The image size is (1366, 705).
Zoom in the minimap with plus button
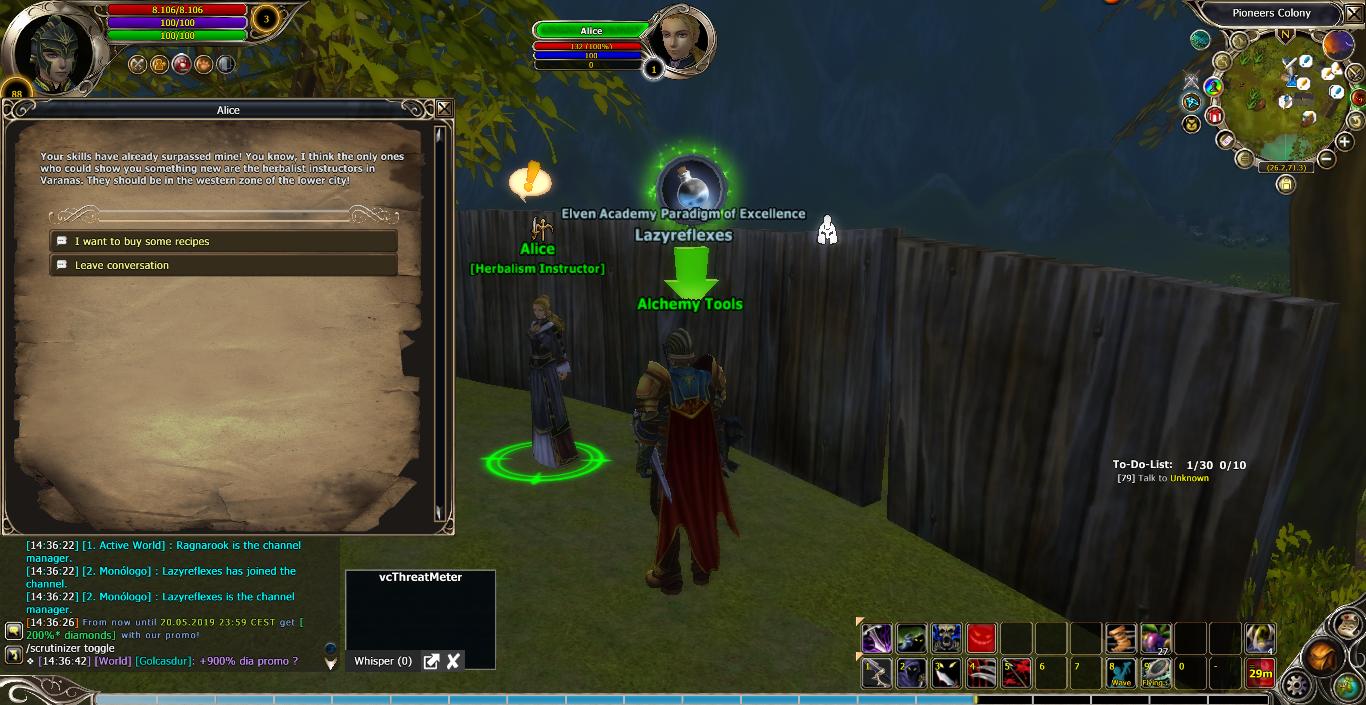(1345, 142)
